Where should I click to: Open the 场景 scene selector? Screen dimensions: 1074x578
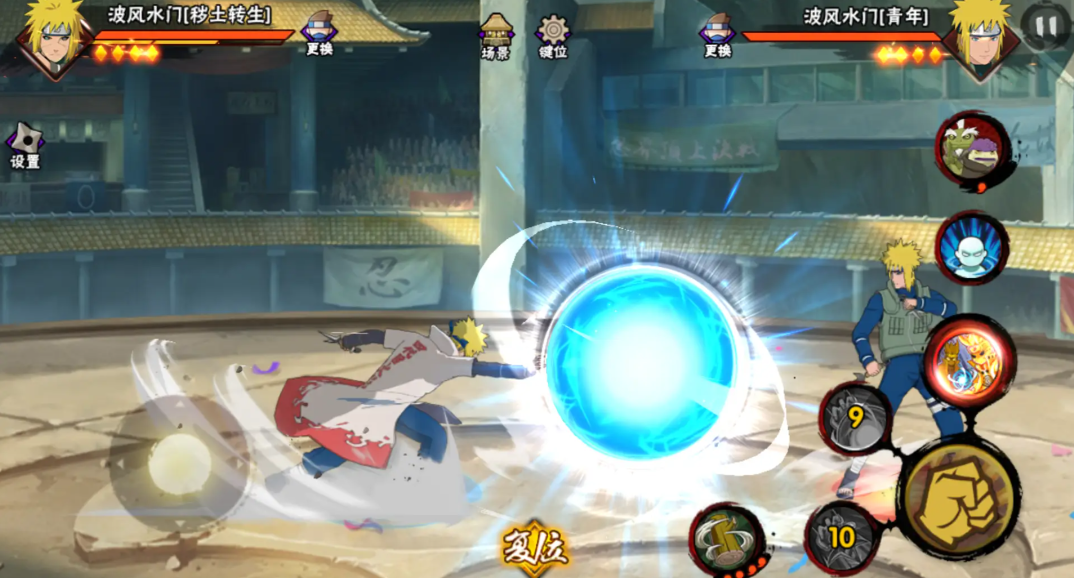(x=496, y=36)
